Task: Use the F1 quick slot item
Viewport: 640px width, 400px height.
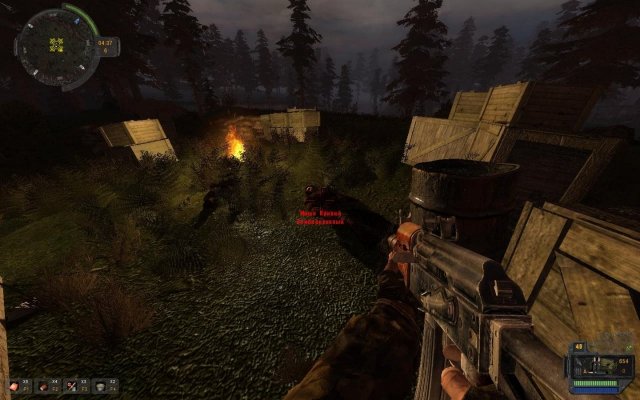Action: pyautogui.click(x=17, y=385)
